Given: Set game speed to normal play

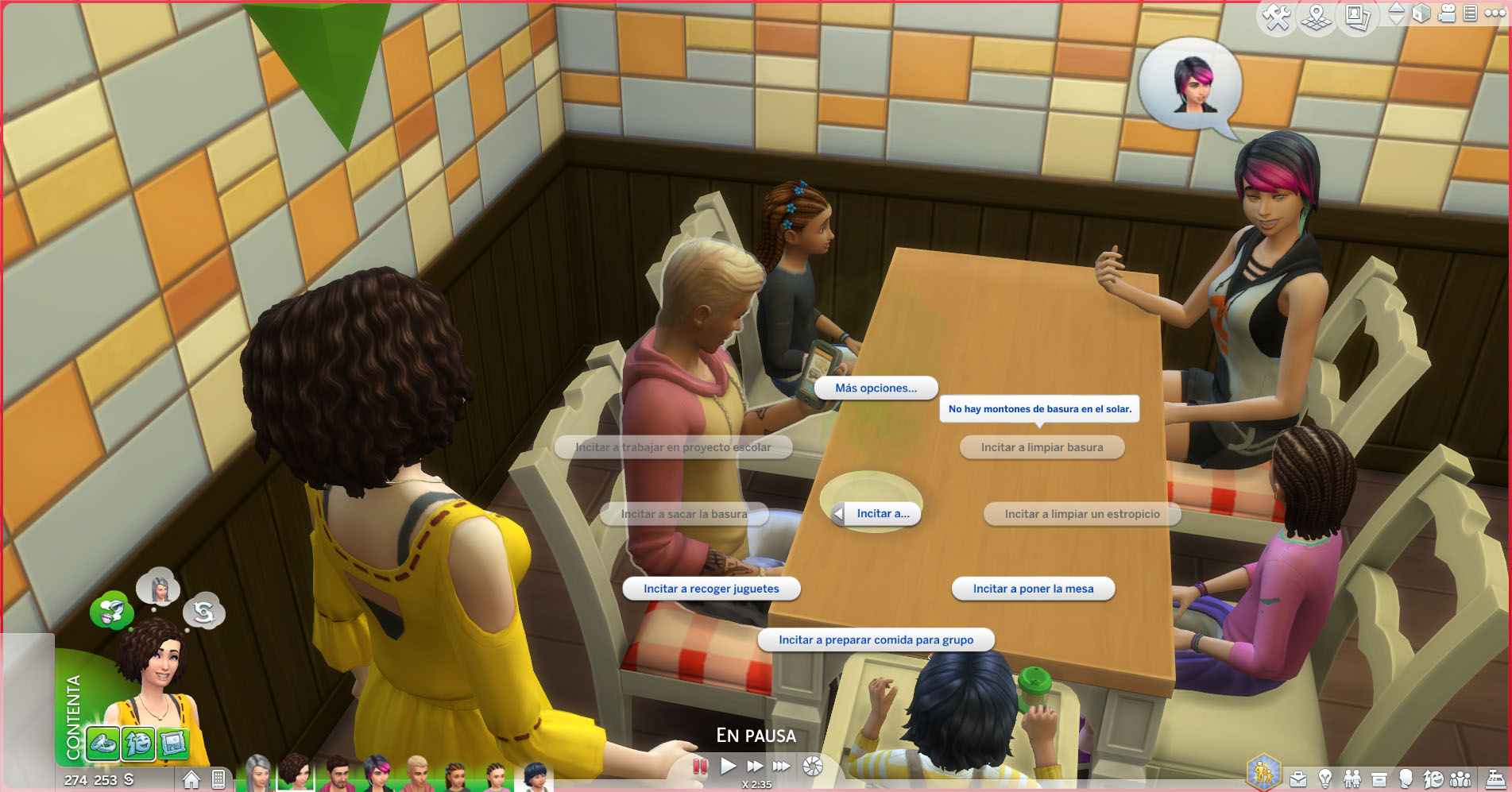Looking at the screenshot, I should click(x=728, y=767).
